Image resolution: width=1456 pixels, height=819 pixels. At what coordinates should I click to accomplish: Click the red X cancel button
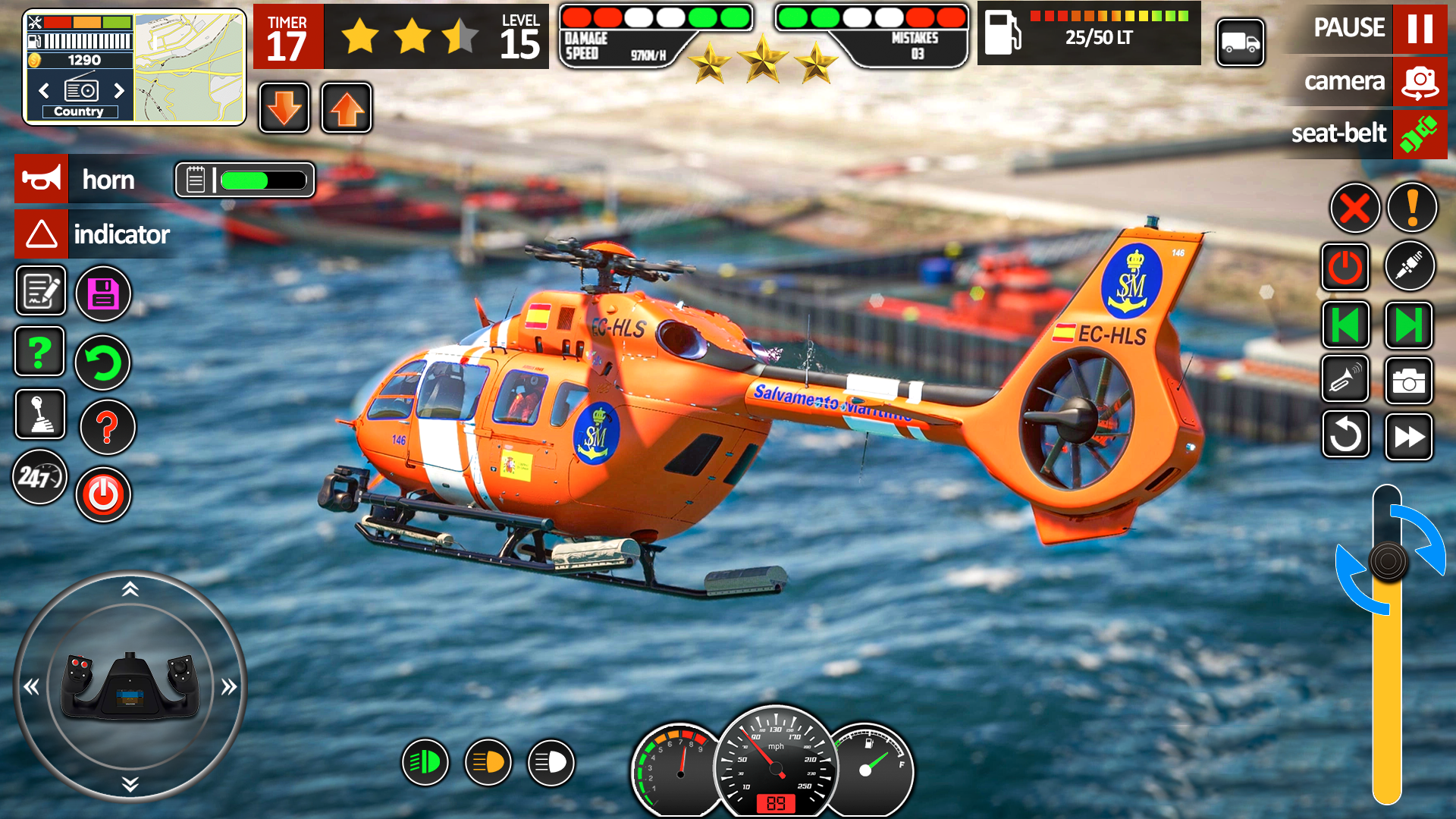click(x=1354, y=208)
